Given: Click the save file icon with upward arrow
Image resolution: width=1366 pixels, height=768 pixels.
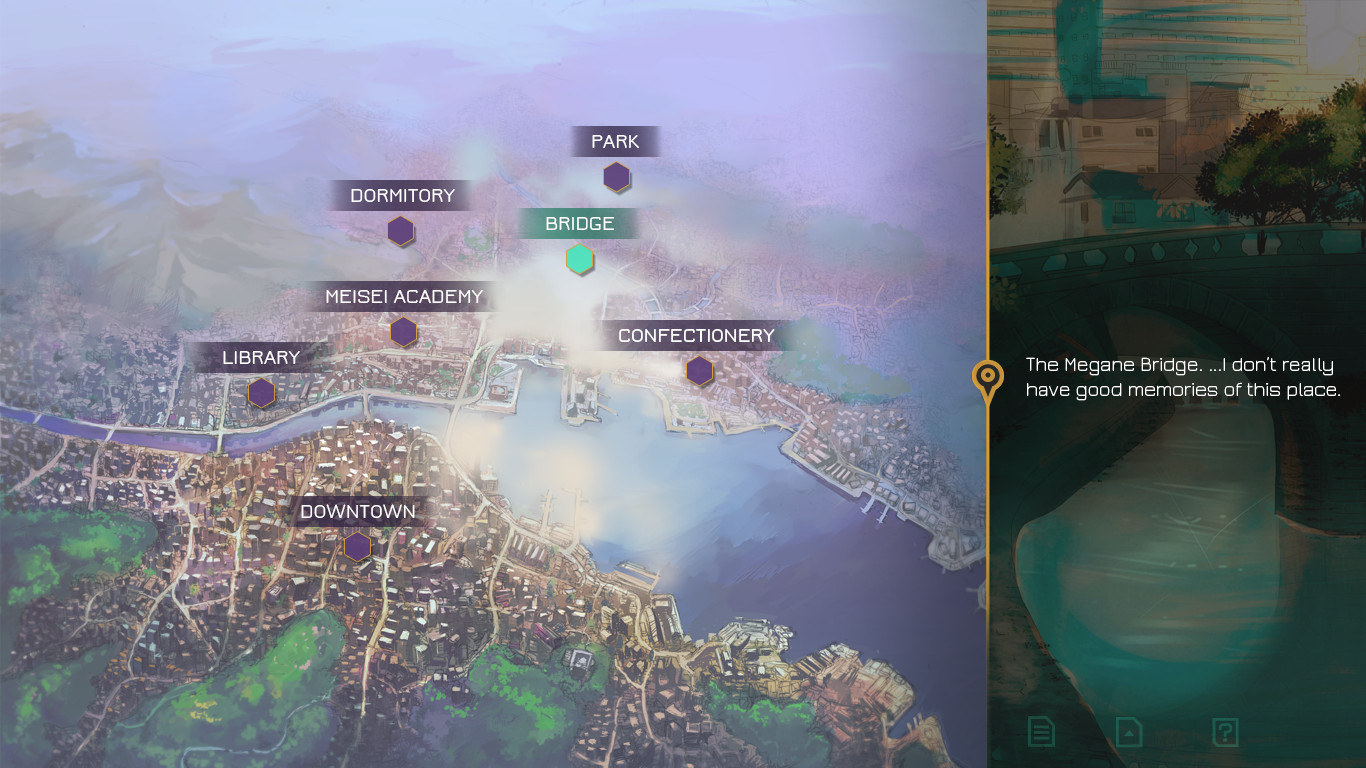Looking at the screenshot, I should click(1128, 732).
